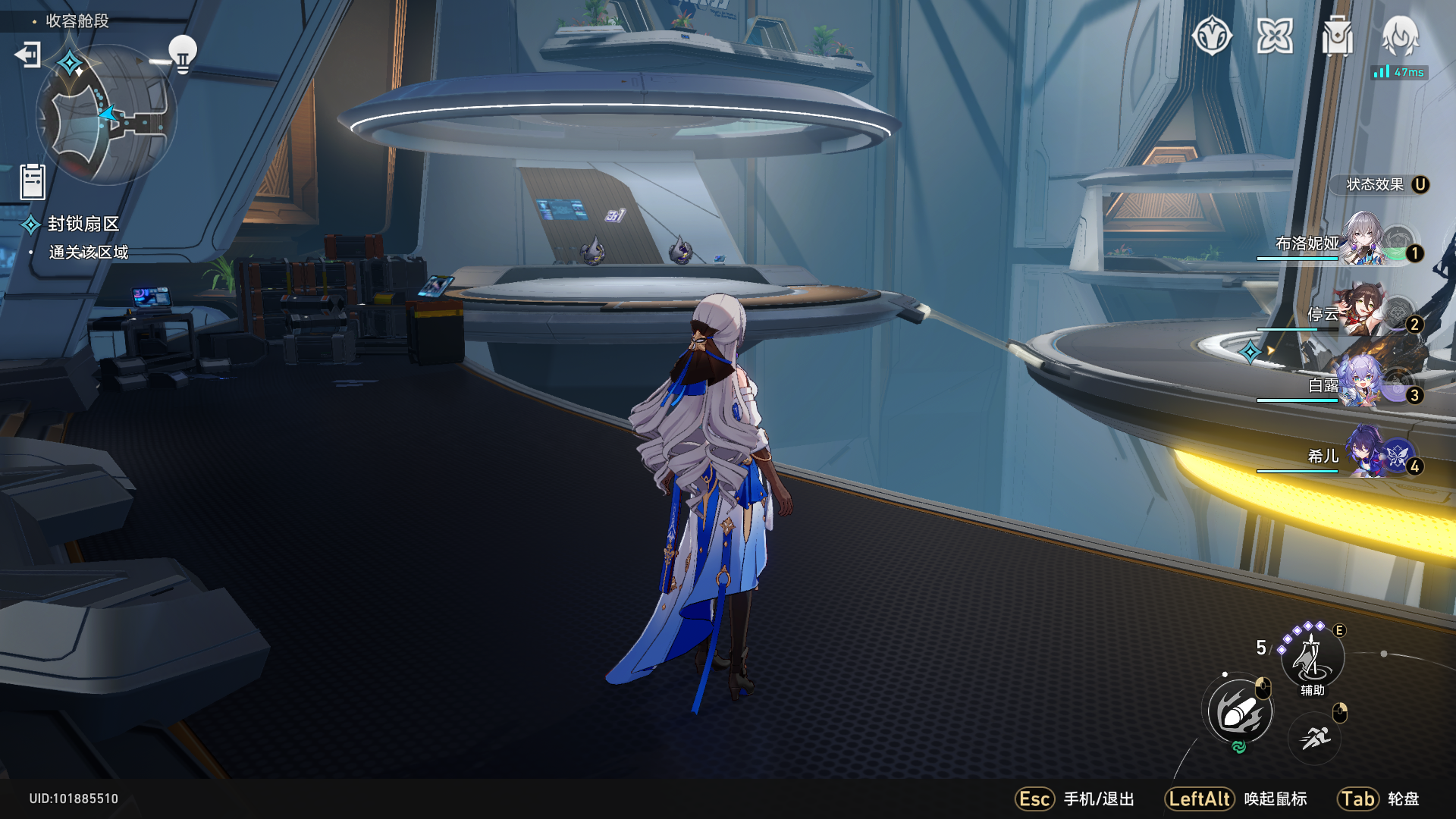
Task: Click the lightbulb hint icon
Action: [182, 55]
